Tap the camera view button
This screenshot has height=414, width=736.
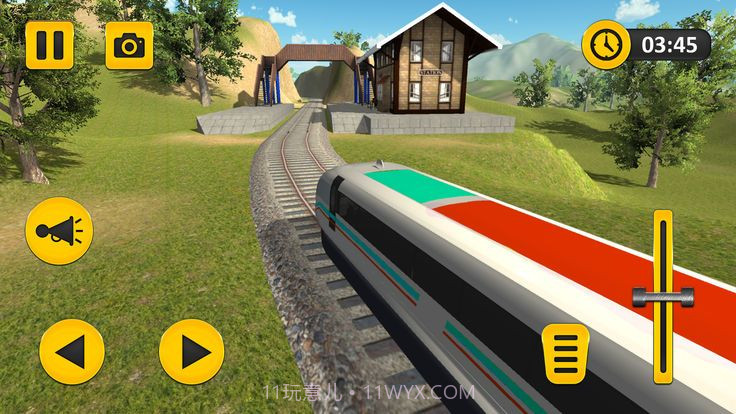[x=129, y=45]
